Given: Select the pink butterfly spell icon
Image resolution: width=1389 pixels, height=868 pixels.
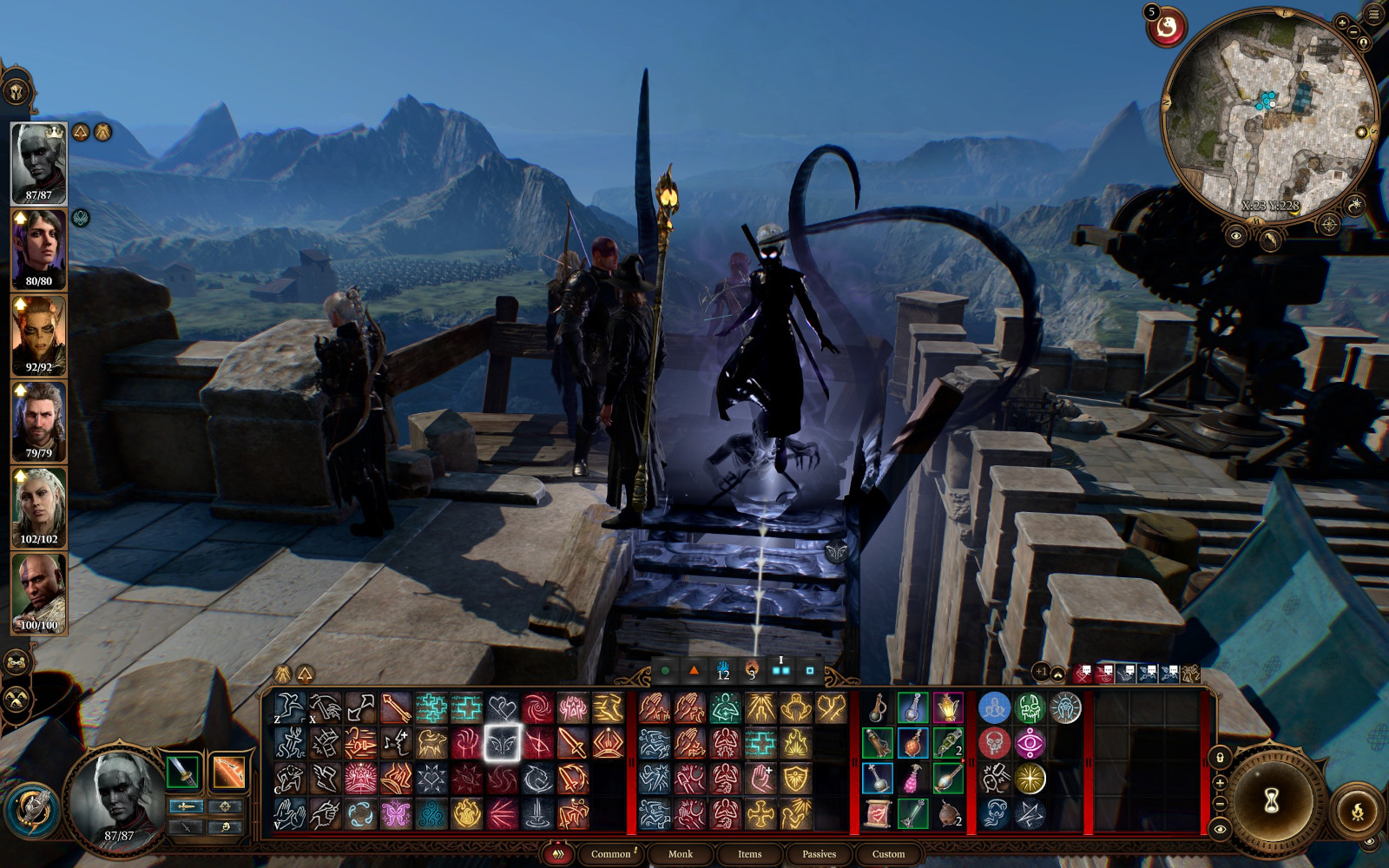Looking at the screenshot, I should pyautogui.click(x=396, y=814).
